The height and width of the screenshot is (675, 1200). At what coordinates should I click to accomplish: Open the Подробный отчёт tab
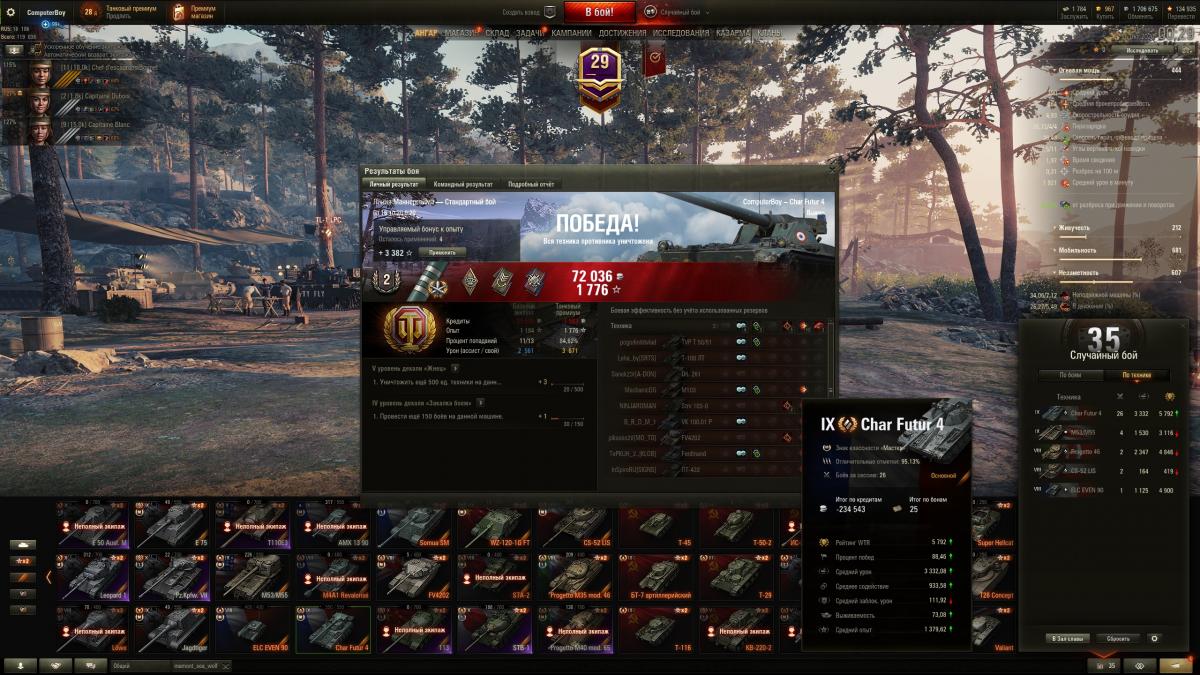tap(531, 184)
